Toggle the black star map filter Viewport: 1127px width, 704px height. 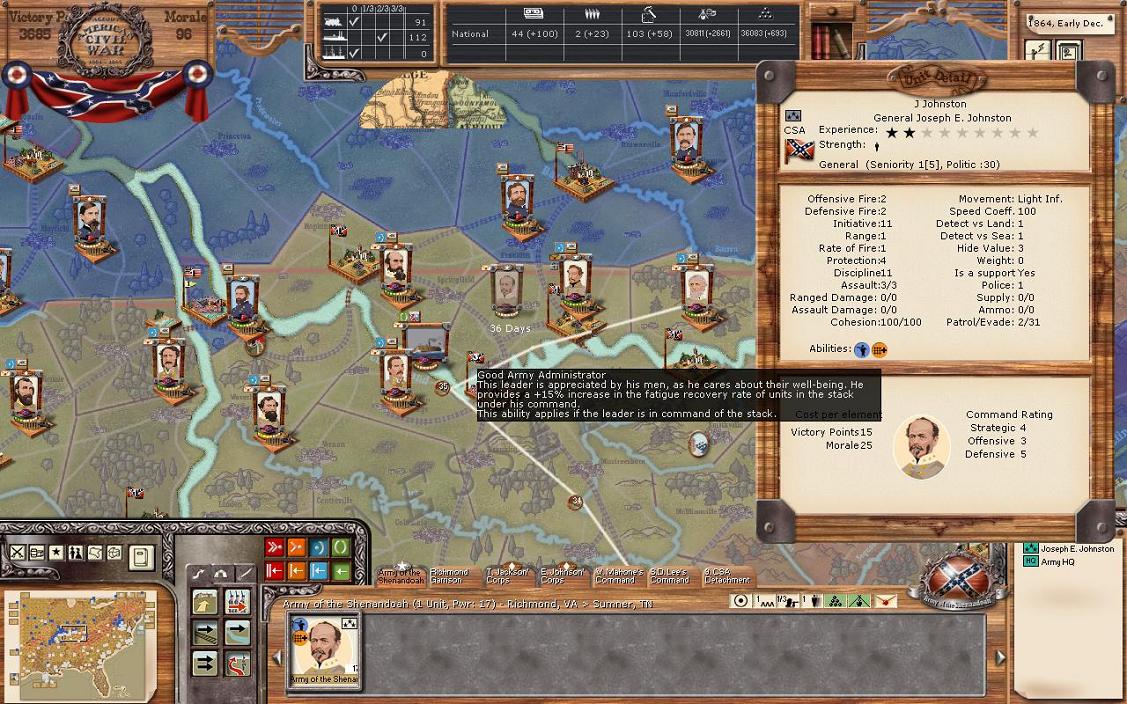pyautogui.click(x=56, y=553)
